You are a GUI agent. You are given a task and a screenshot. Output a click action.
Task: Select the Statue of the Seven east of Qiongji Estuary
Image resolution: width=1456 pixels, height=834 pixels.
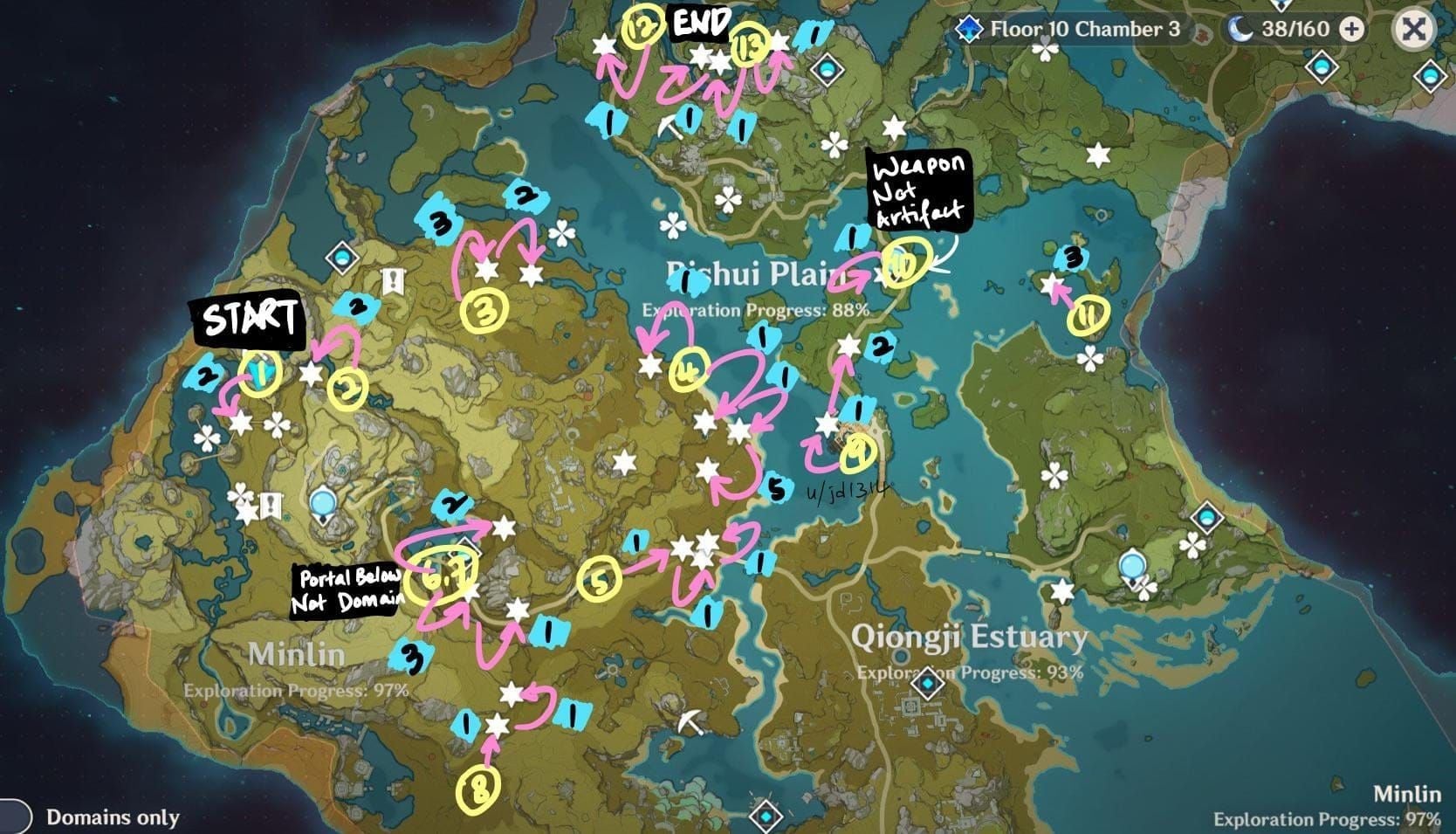(x=1132, y=565)
